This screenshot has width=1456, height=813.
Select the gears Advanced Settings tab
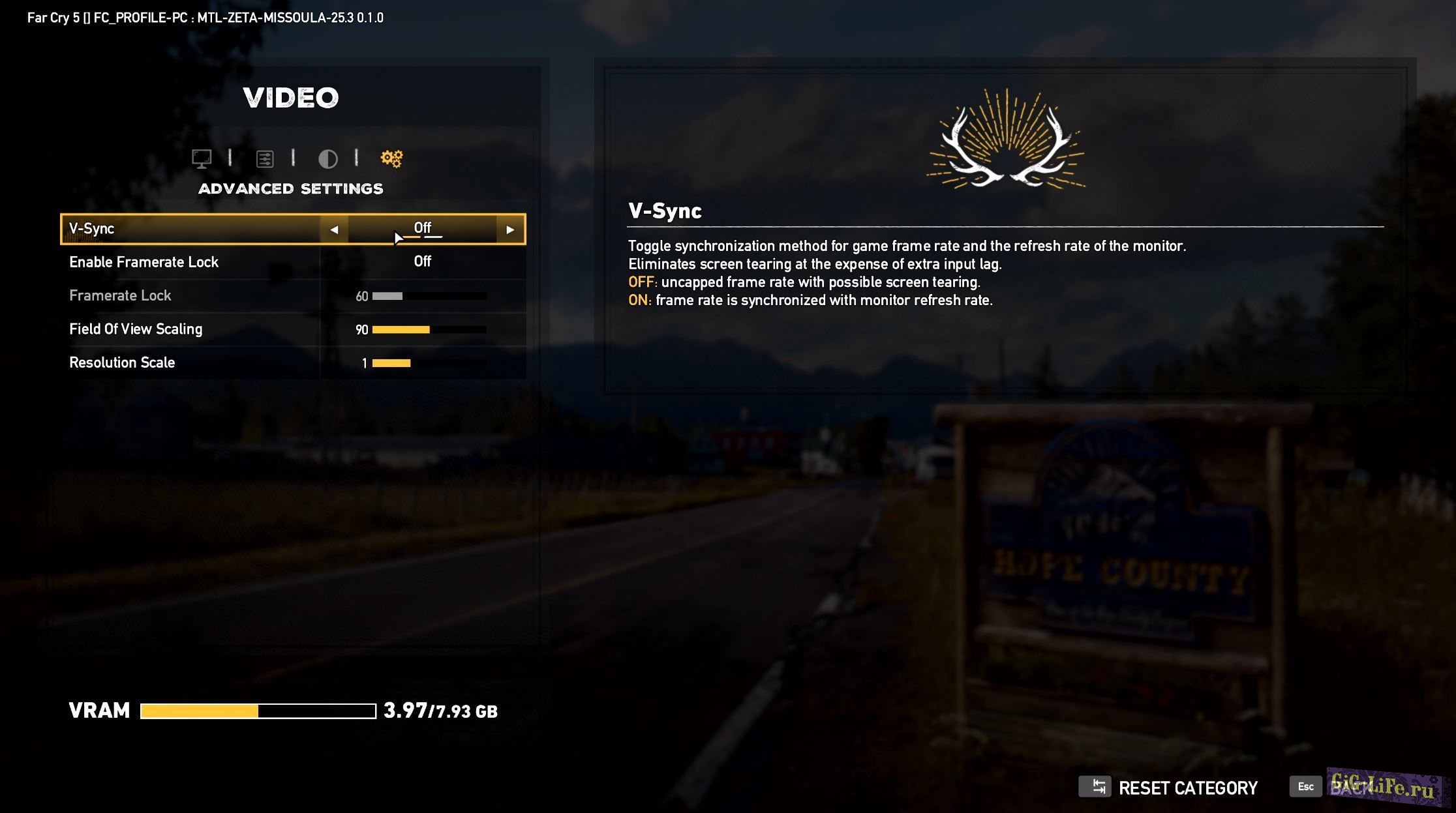[391, 158]
